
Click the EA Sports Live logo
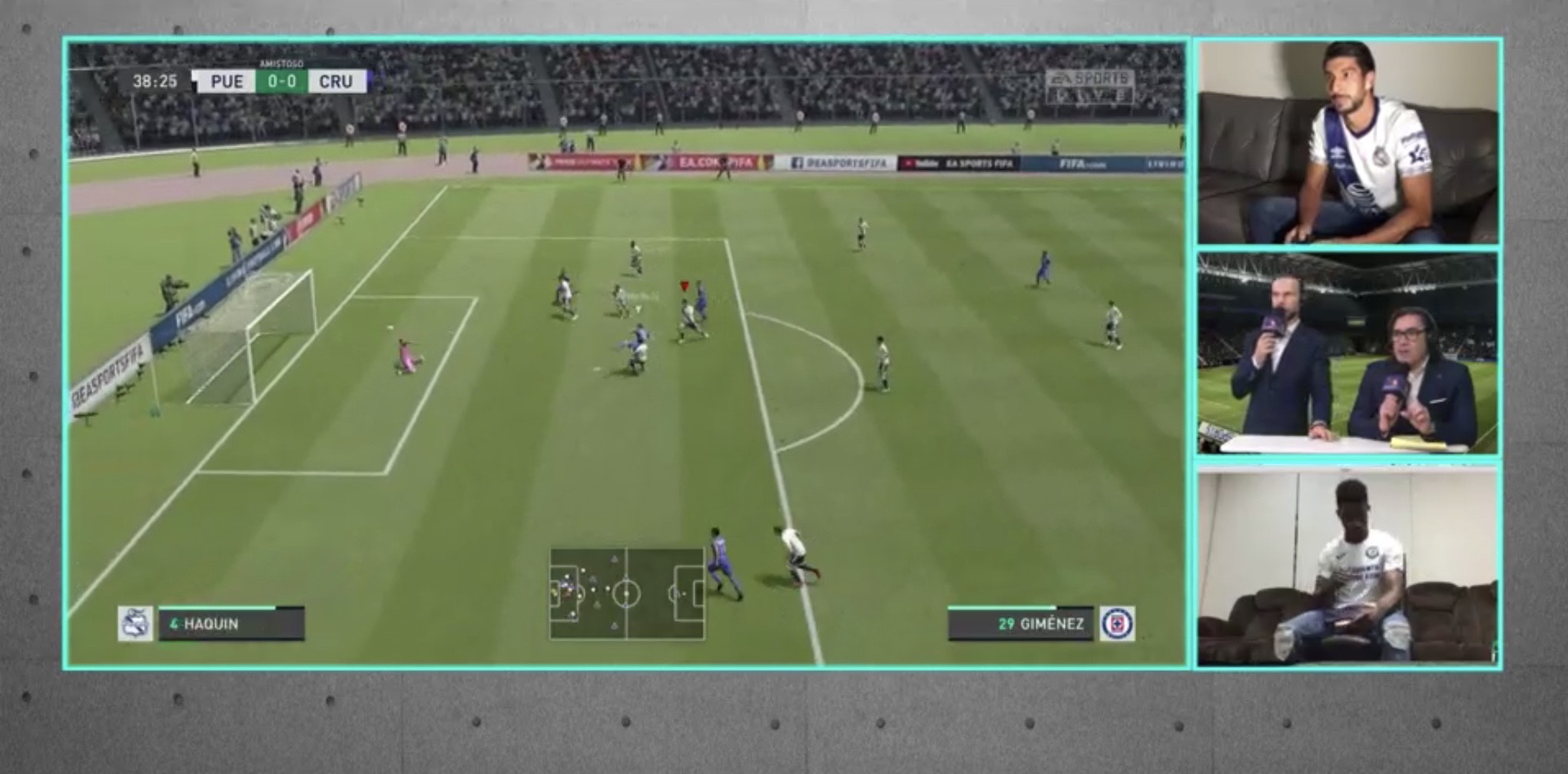pos(1089,86)
